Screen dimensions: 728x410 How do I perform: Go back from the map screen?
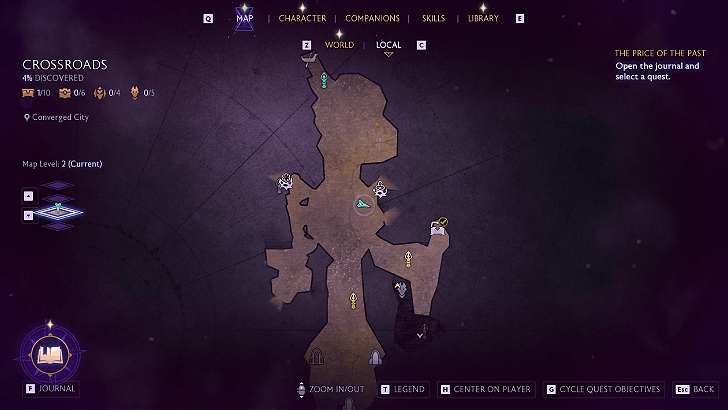tap(703, 389)
